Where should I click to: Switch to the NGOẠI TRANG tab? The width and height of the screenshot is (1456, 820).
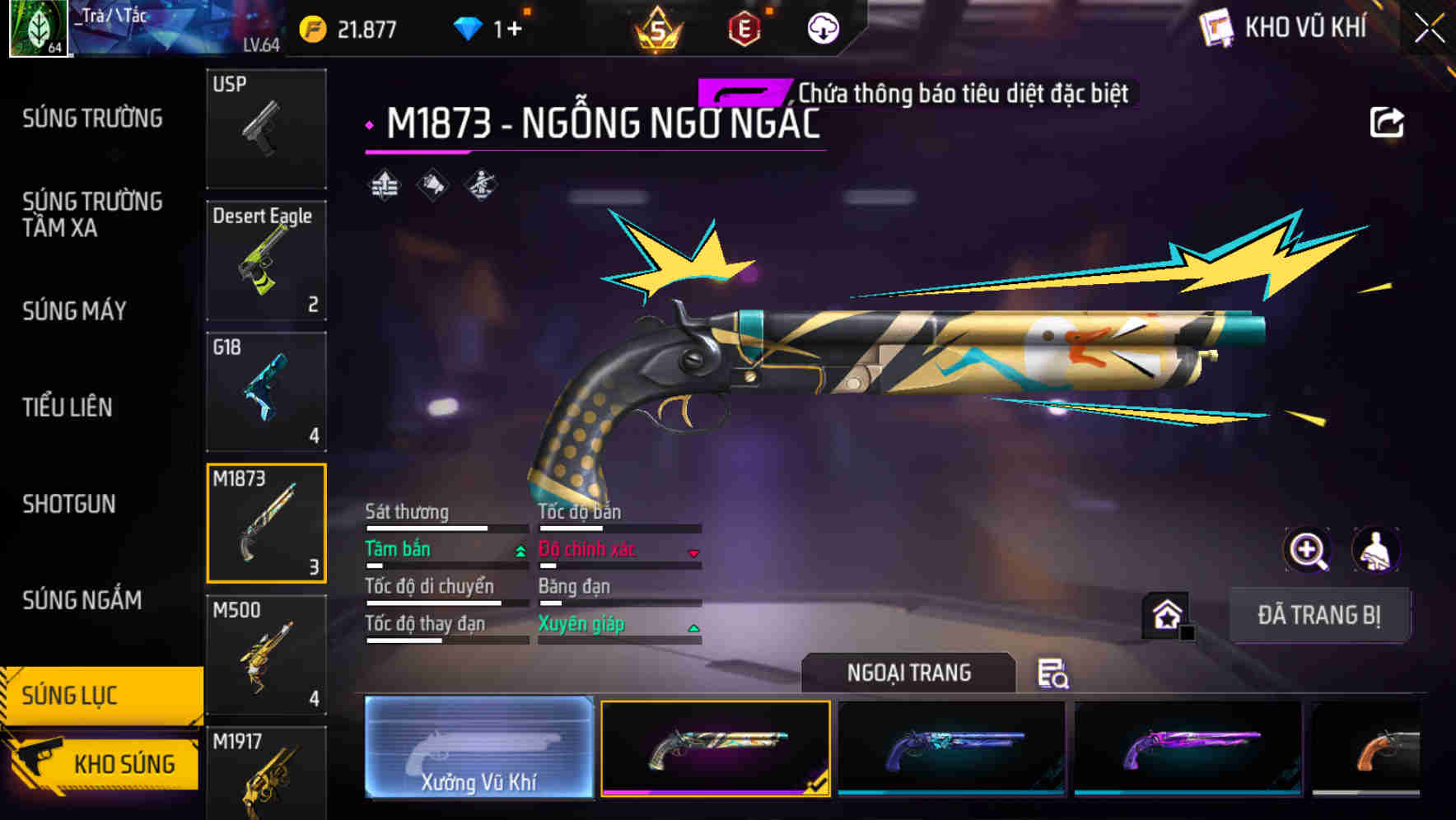908,673
